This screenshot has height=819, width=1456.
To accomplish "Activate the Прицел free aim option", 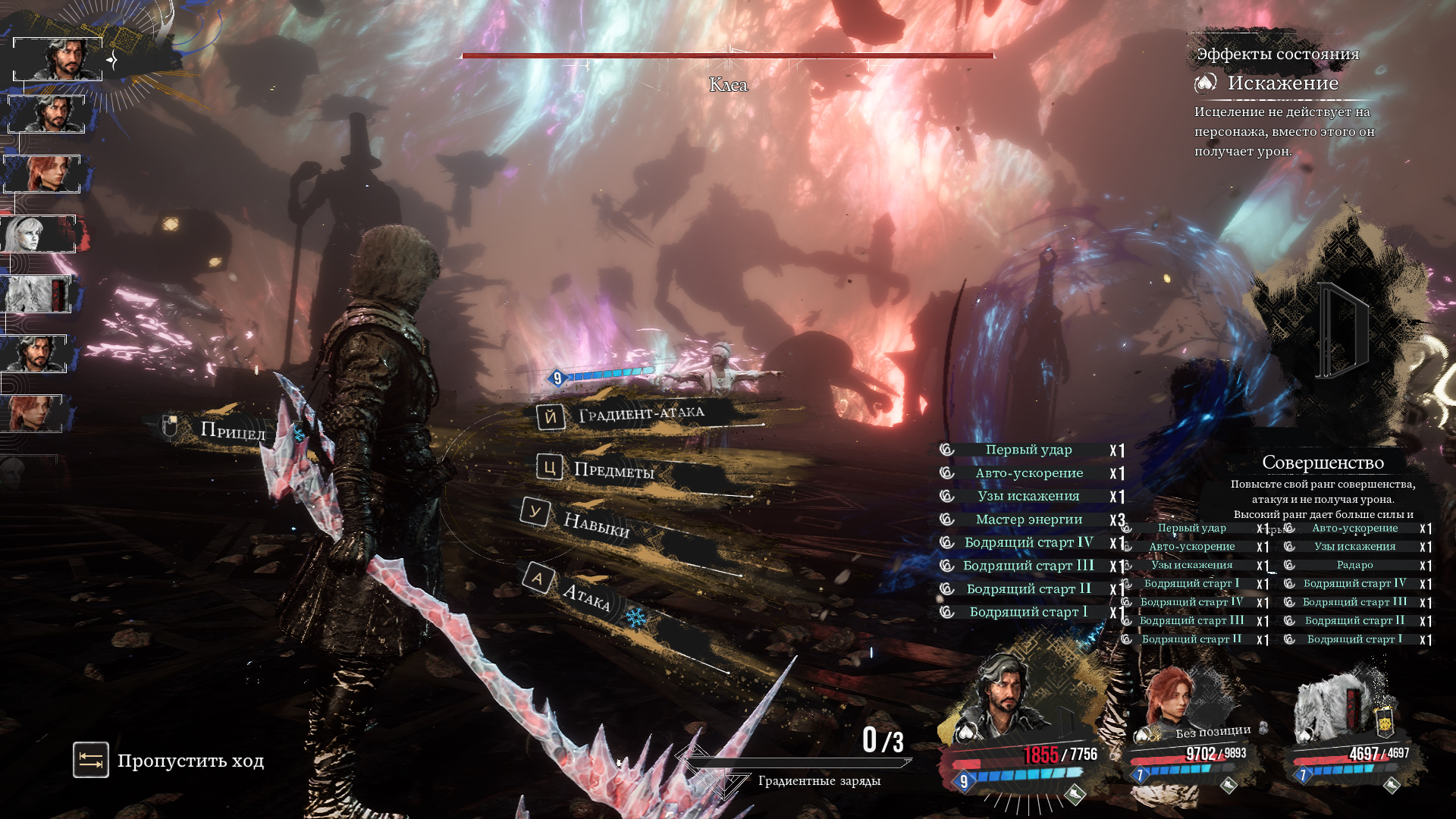I will pyautogui.click(x=232, y=431).
